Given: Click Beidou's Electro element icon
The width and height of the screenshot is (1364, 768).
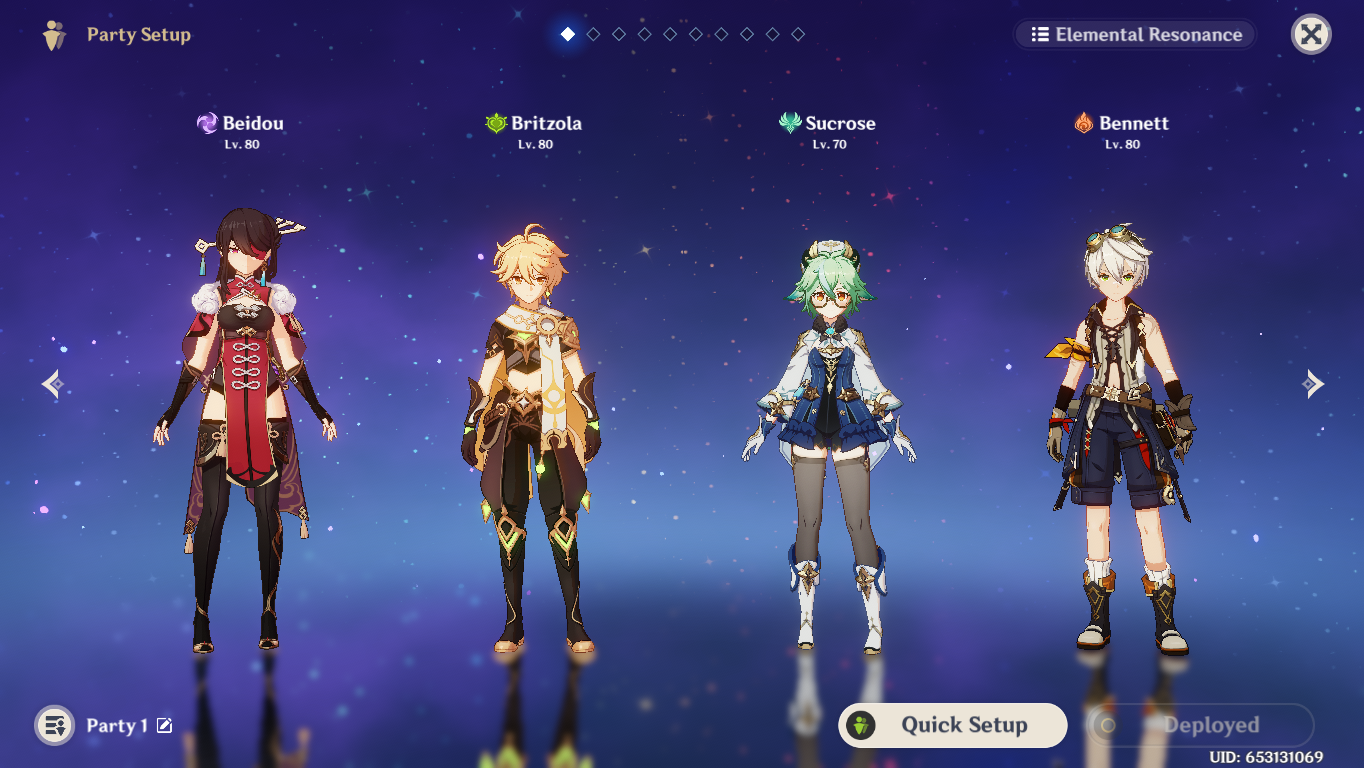Looking at the screenshot, I should [207, 123].
